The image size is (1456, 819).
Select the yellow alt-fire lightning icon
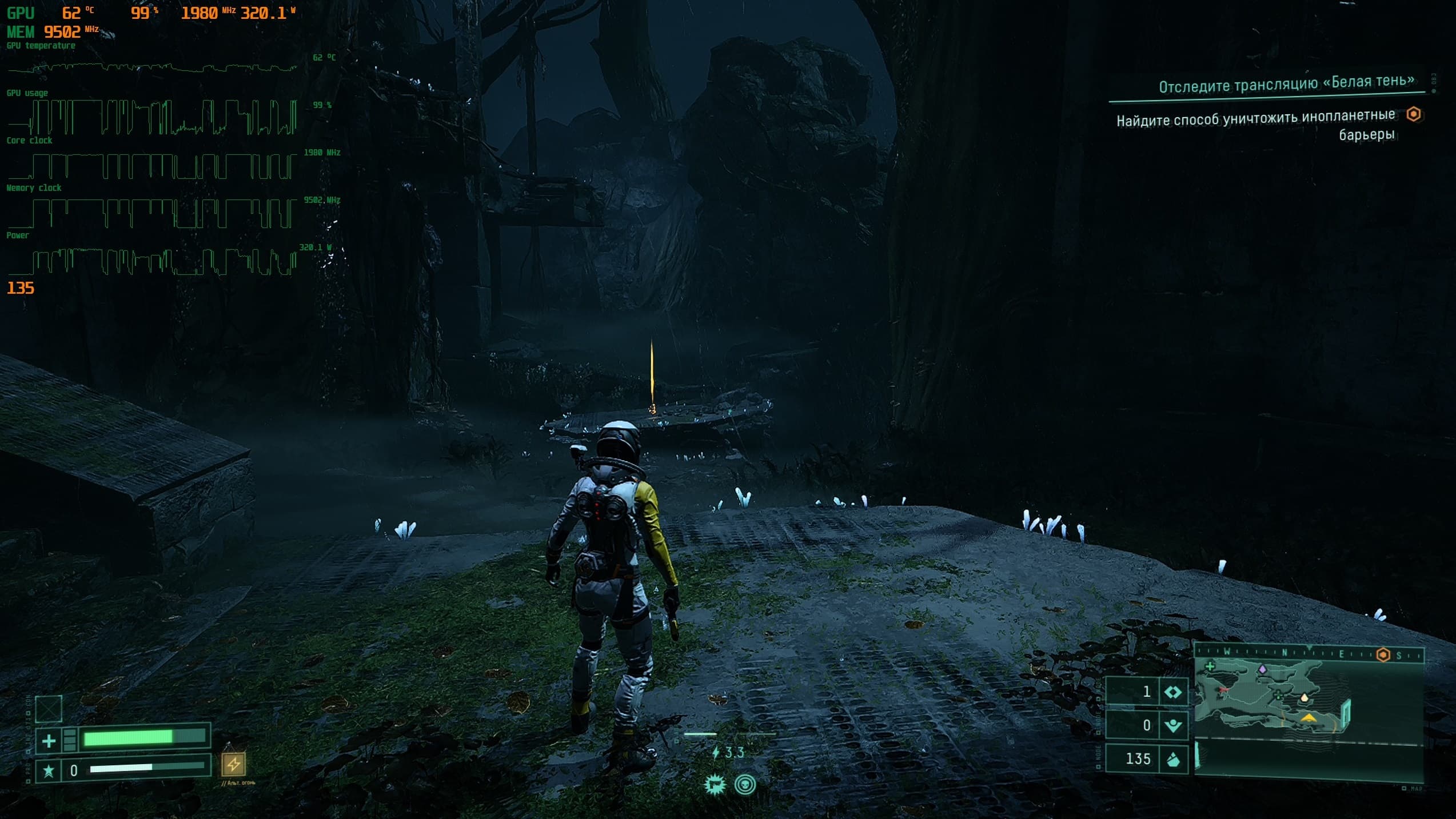click(x=233, y=764)
